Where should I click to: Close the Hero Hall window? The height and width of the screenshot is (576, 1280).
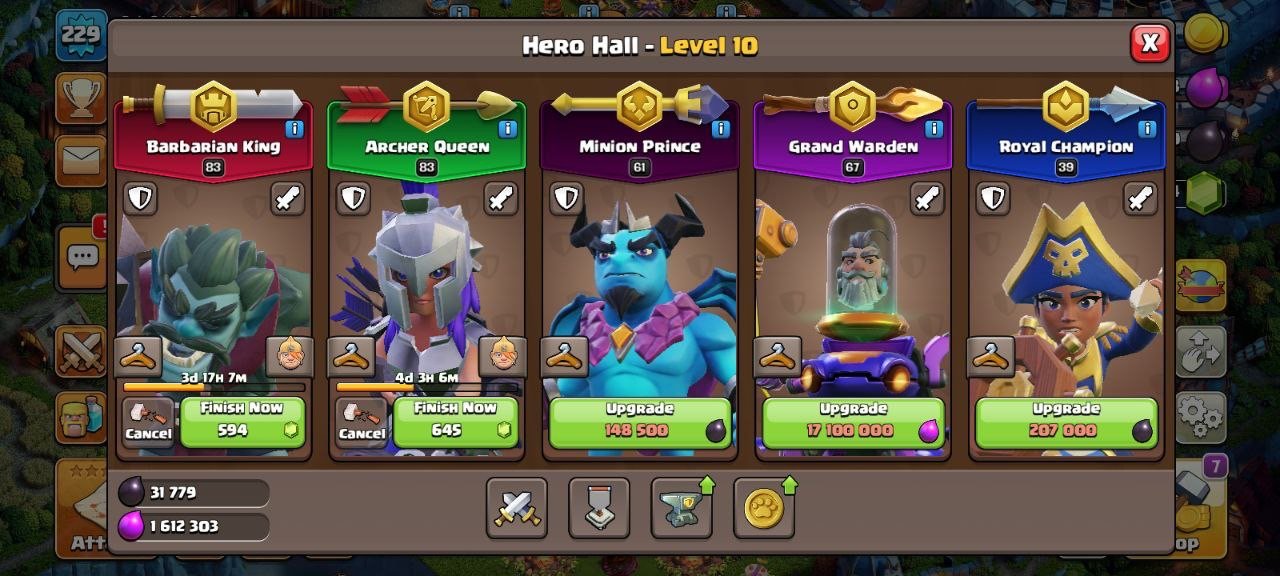(1150, 43)
